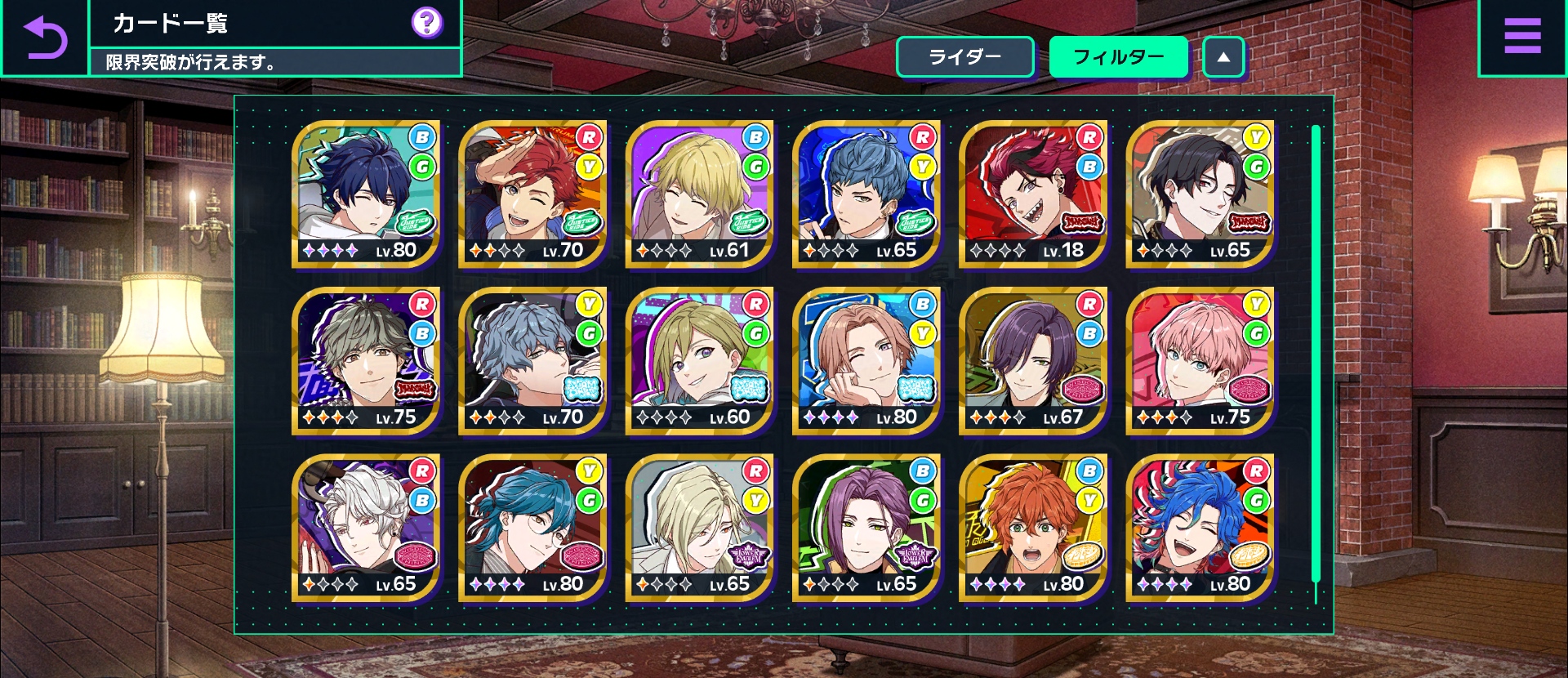Screen dimensions: 1568x678
Task: Choose the silver-blue haired Lv.70 card
Action: (532, 361)
